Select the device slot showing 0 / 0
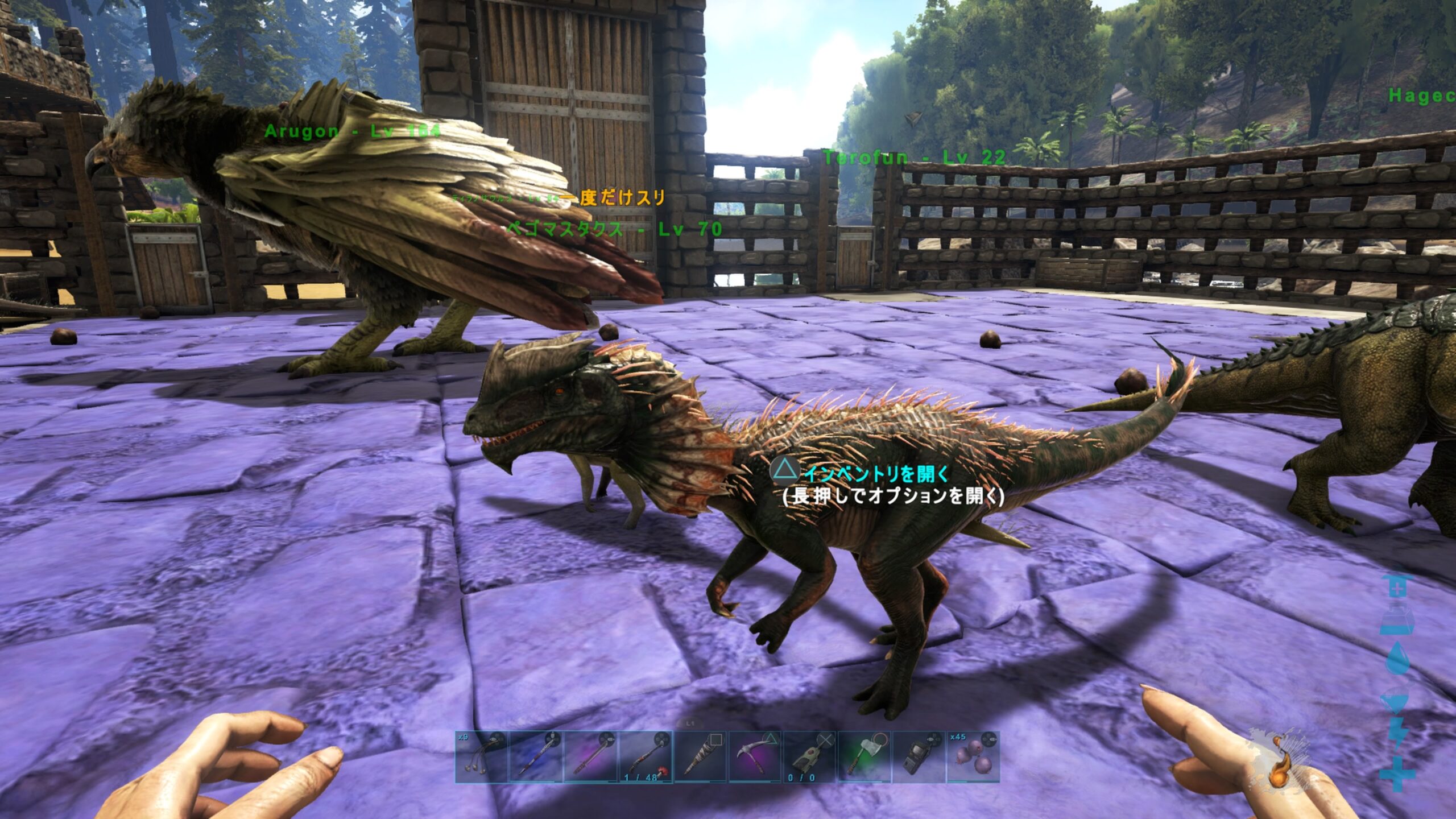This screenshot has height=819, width=1456. tap(809, 757)
